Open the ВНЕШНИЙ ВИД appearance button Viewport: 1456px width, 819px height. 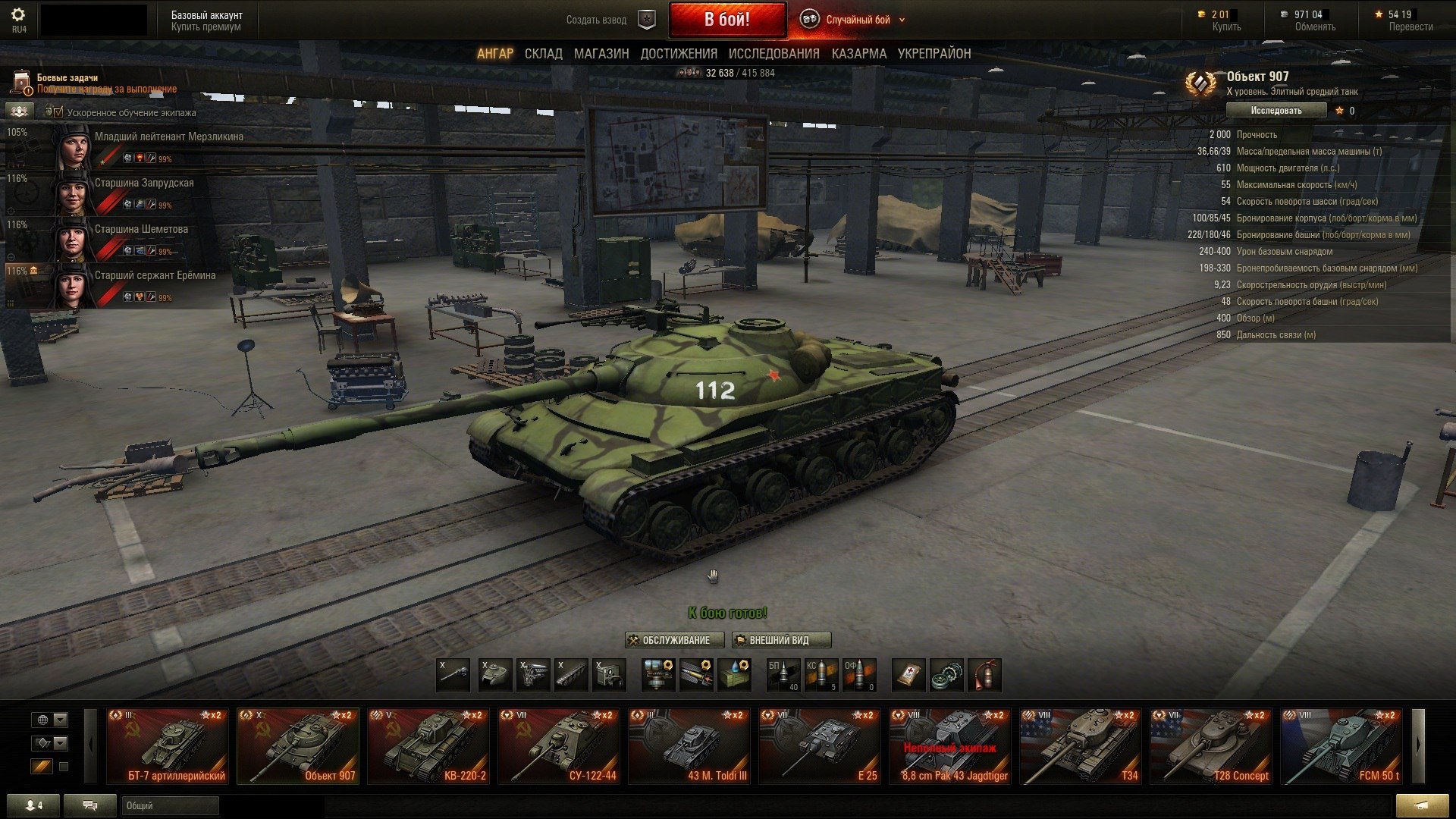781,640
